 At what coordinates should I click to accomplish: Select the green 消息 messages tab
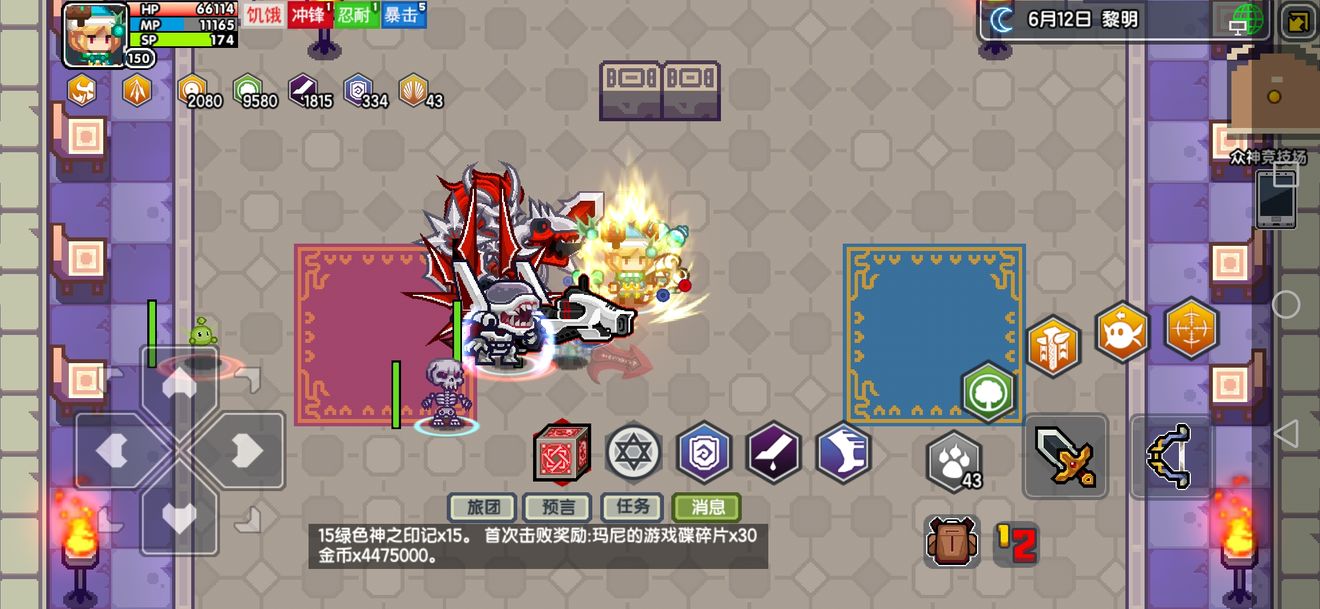[x=707, y=507]
